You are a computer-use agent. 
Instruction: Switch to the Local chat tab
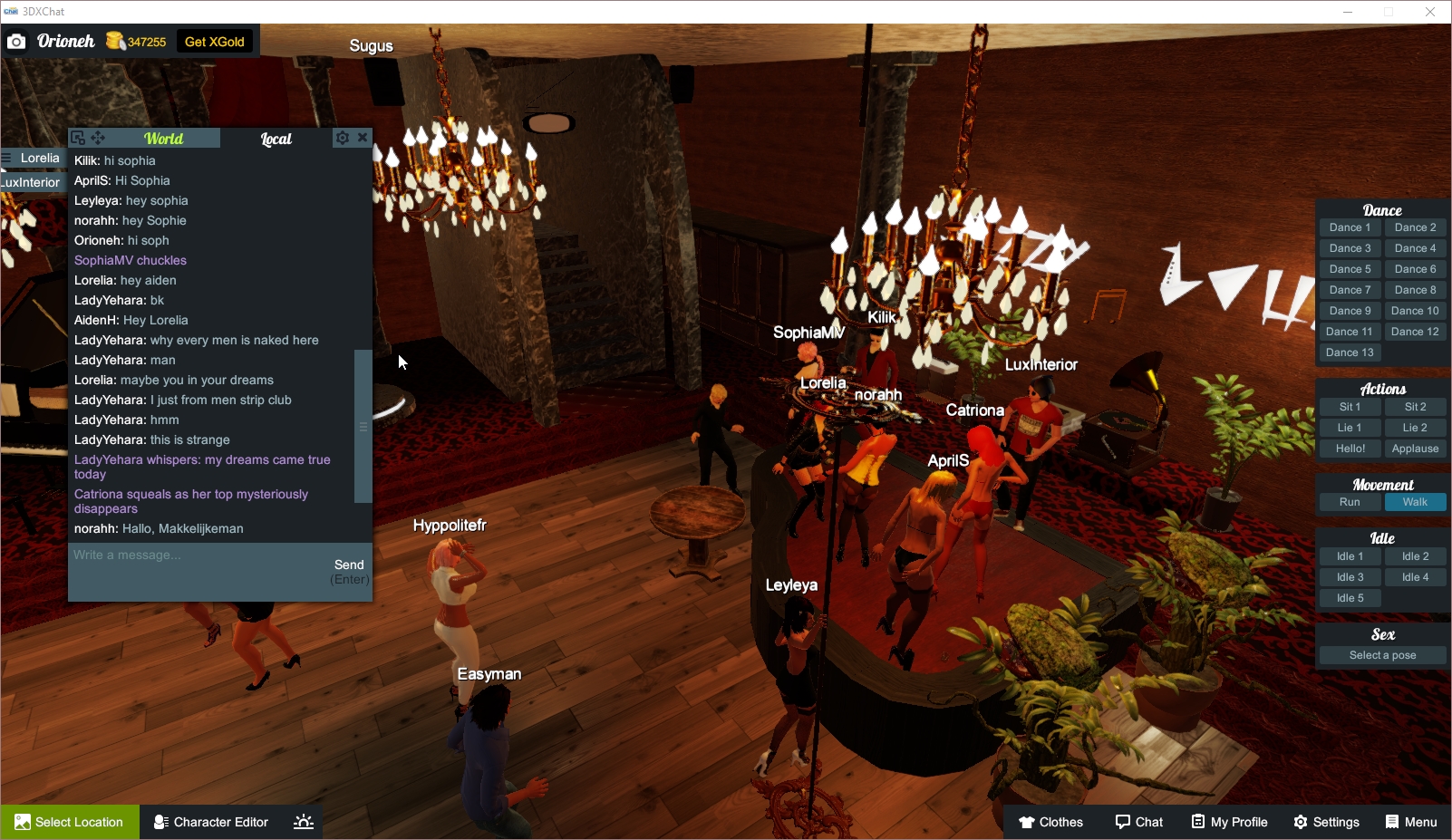[276, 138]
